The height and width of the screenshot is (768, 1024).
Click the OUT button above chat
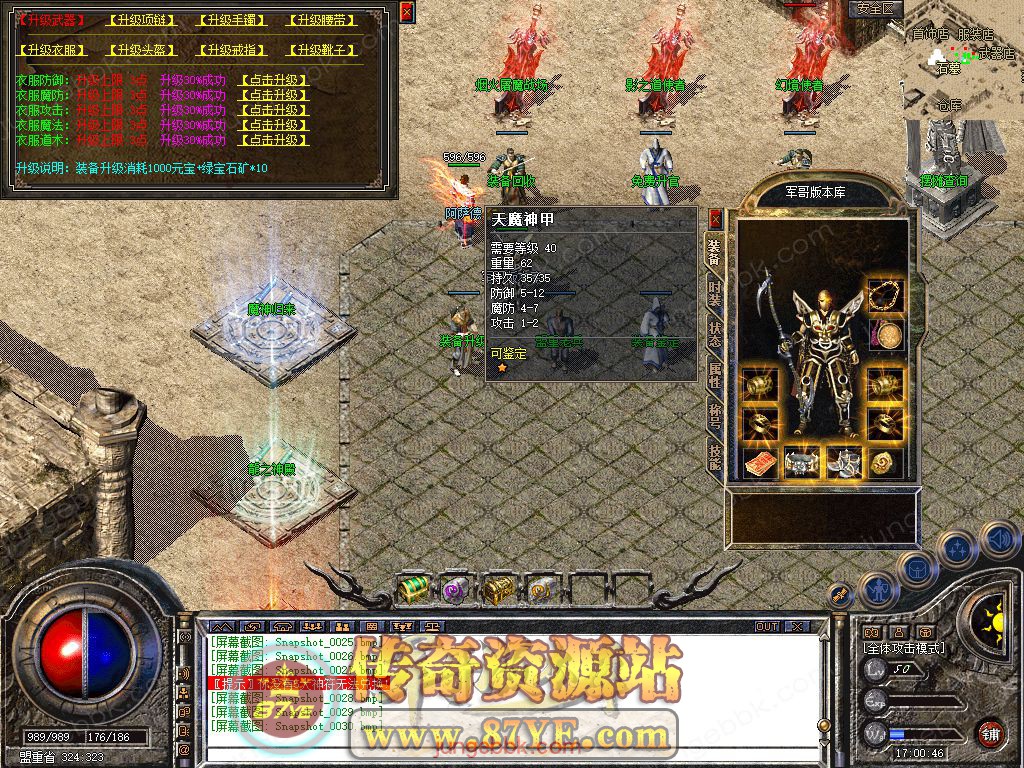pyautogui.click(x=767, y=626)
